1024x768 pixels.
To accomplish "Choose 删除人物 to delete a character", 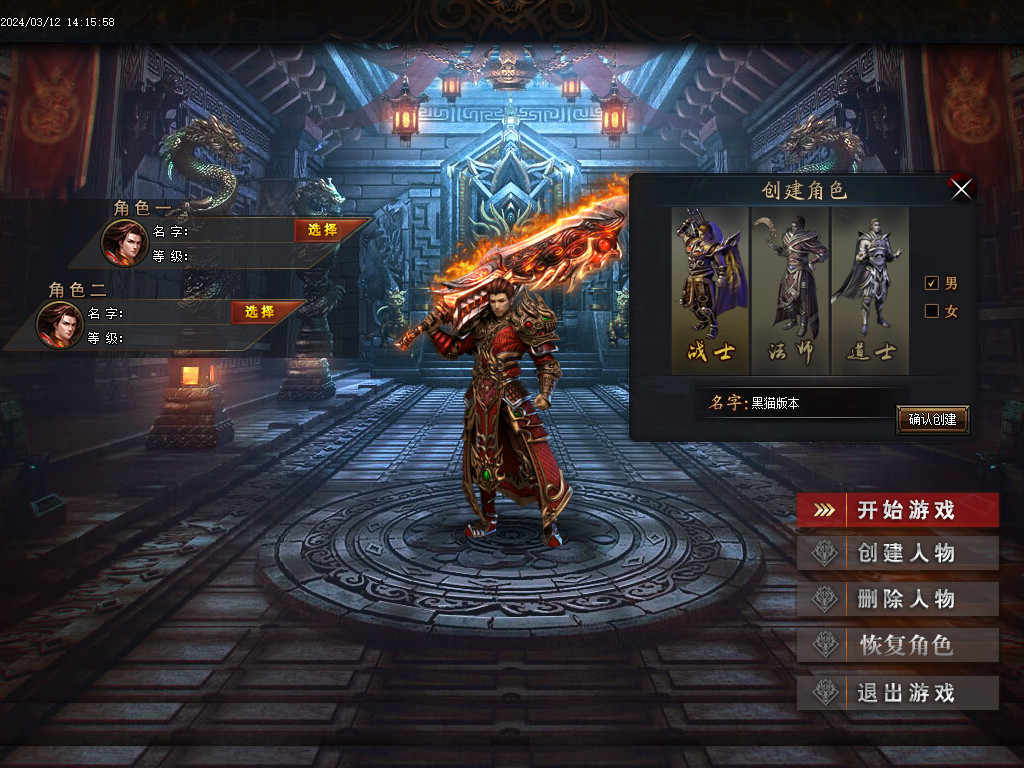I will (898, 599).
